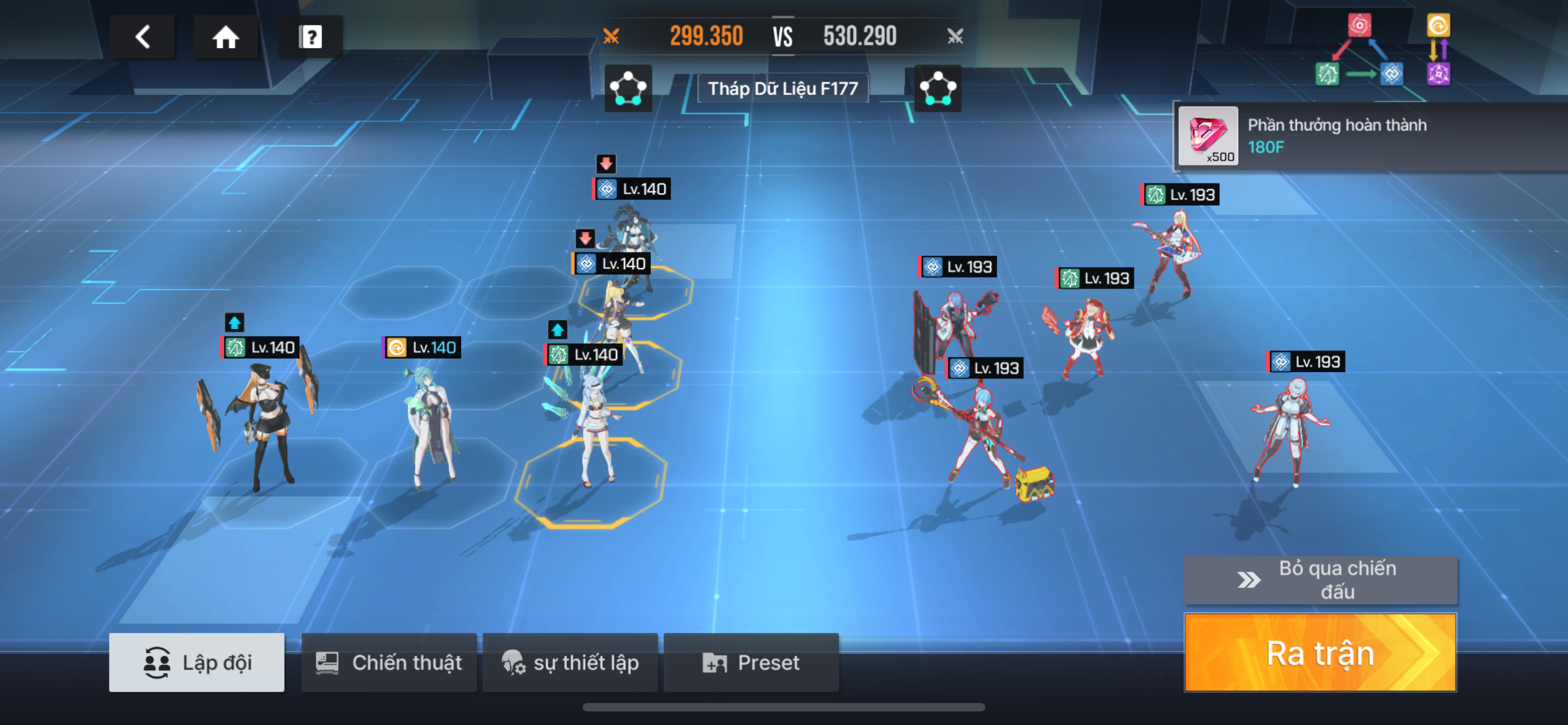Open the Preset menu
This screenshot has width=1568, height=725.
pyautogui.click(x=751, y=662)
